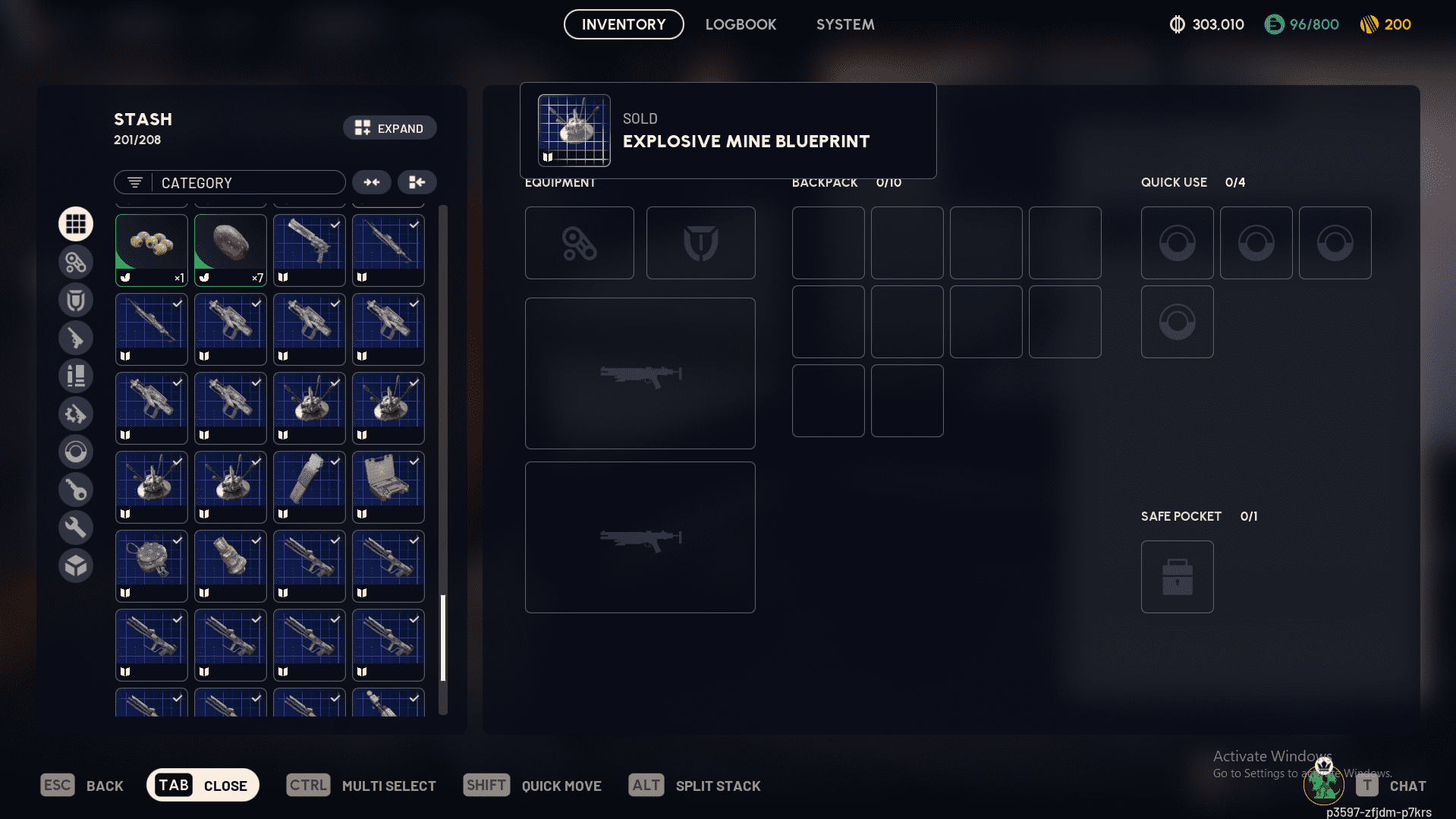The width and height of the screenshot is (1456, 819).
Task: Show only ammunition via the bullets icon
Action: click(x=76, y=375)
